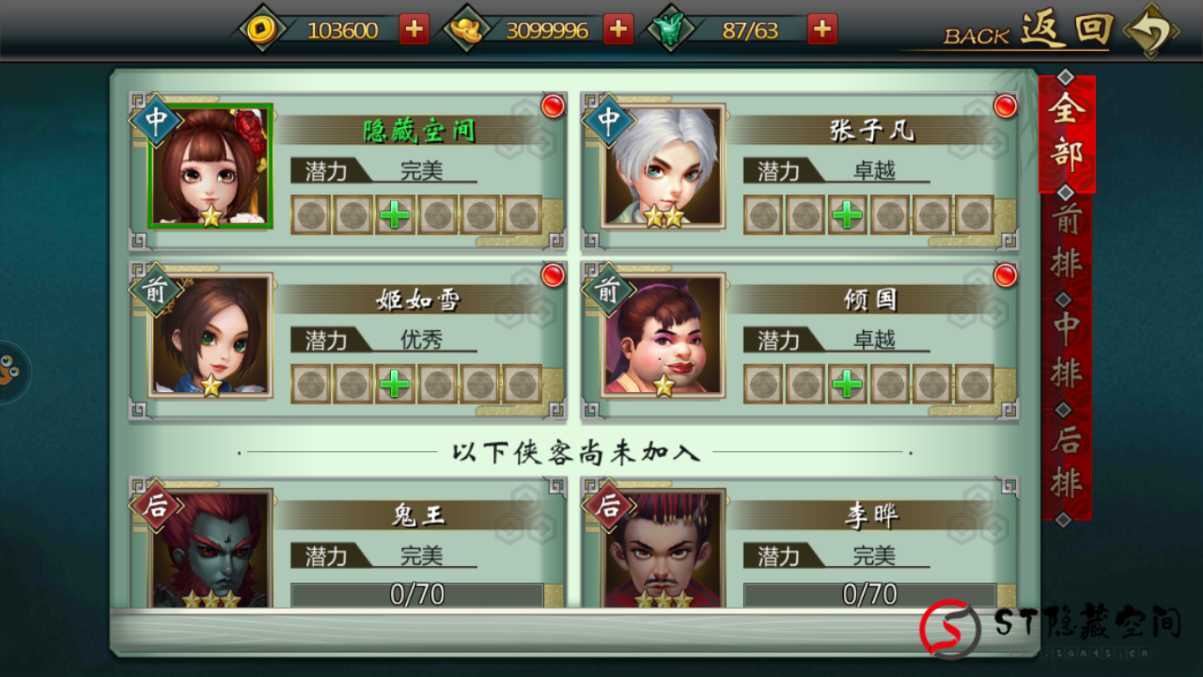This screenshot has width=1203, height=677.
Task: Switch to the 中排 middle row tab
Action: click(x=1066, y=352)
